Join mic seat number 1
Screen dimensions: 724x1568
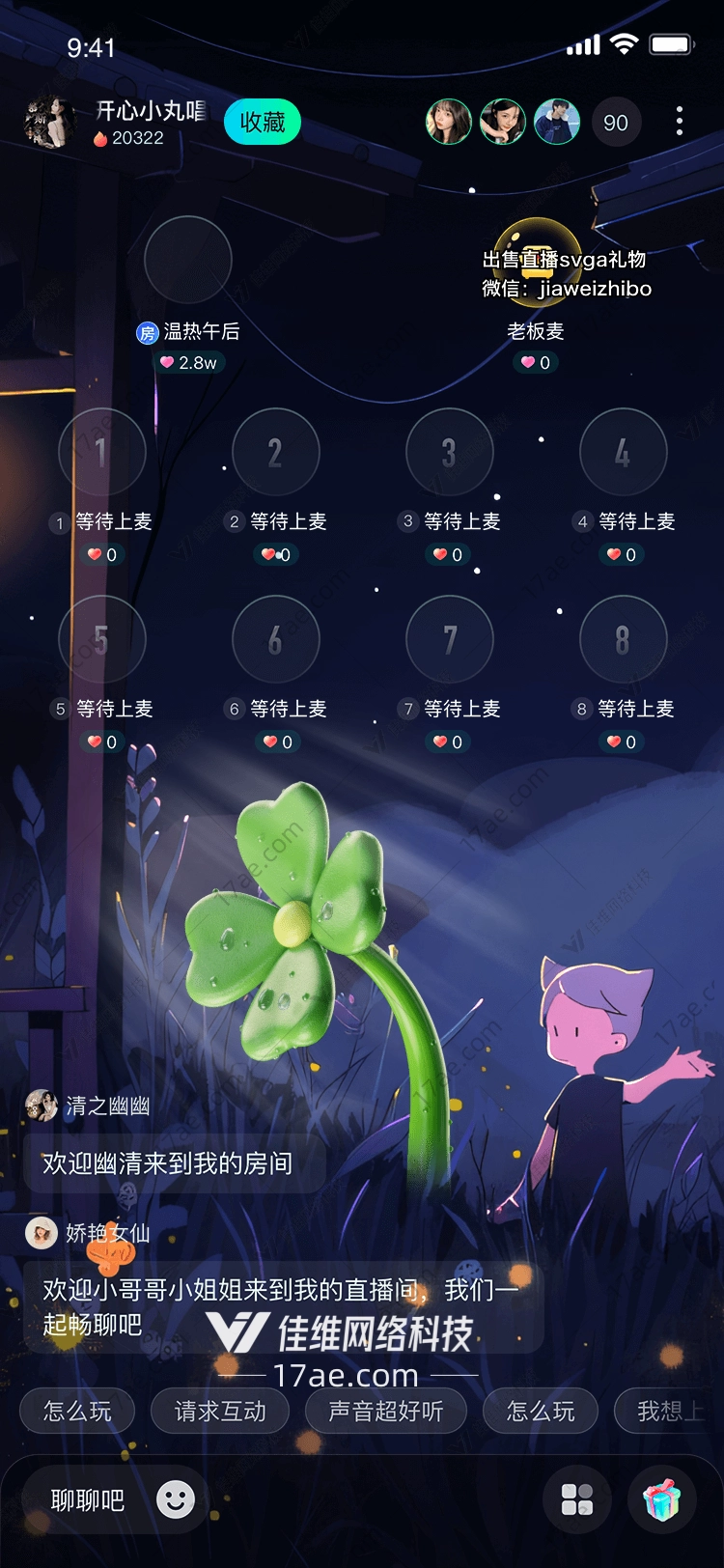tap(102, 452)
